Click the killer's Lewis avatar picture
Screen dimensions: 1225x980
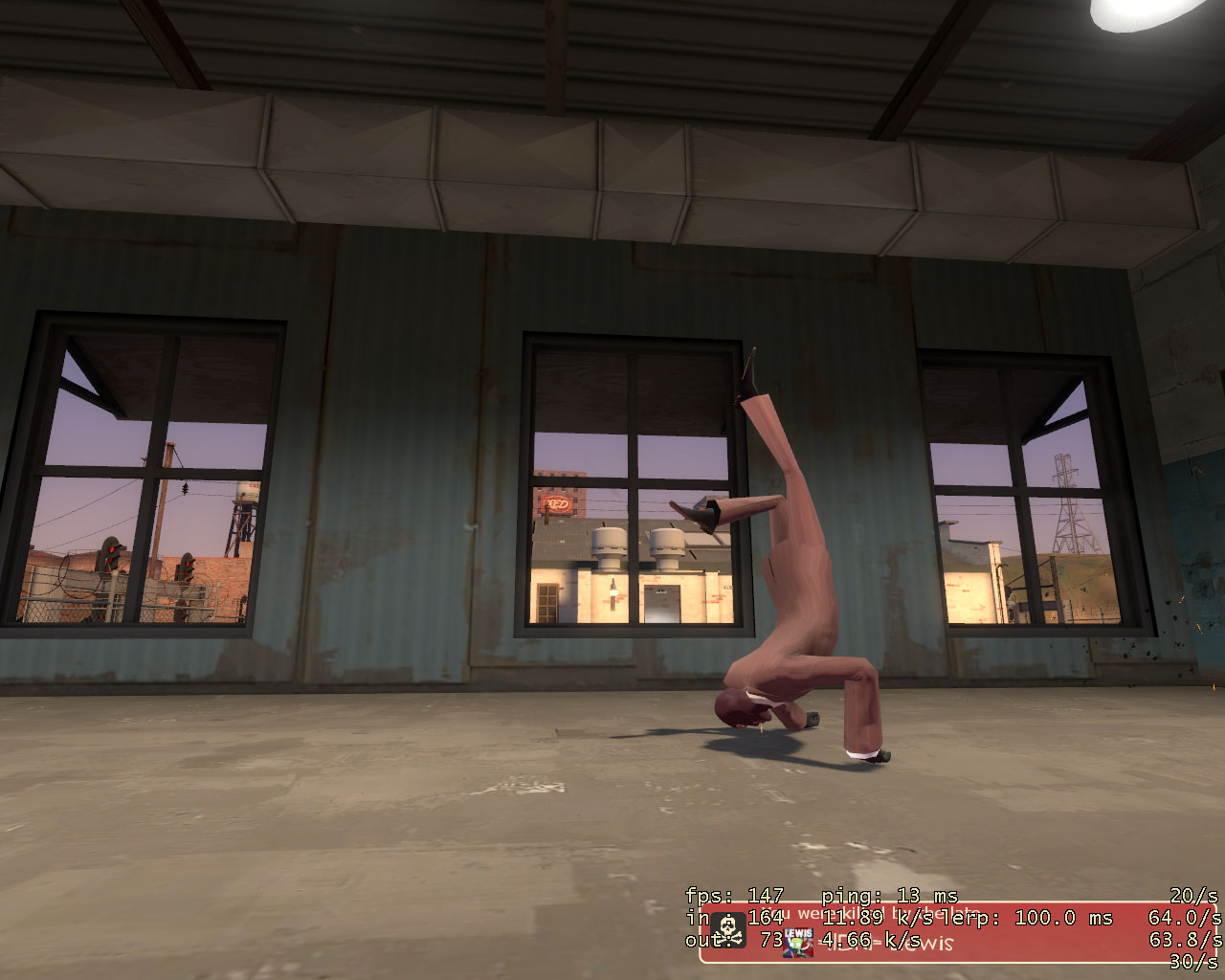797,942
